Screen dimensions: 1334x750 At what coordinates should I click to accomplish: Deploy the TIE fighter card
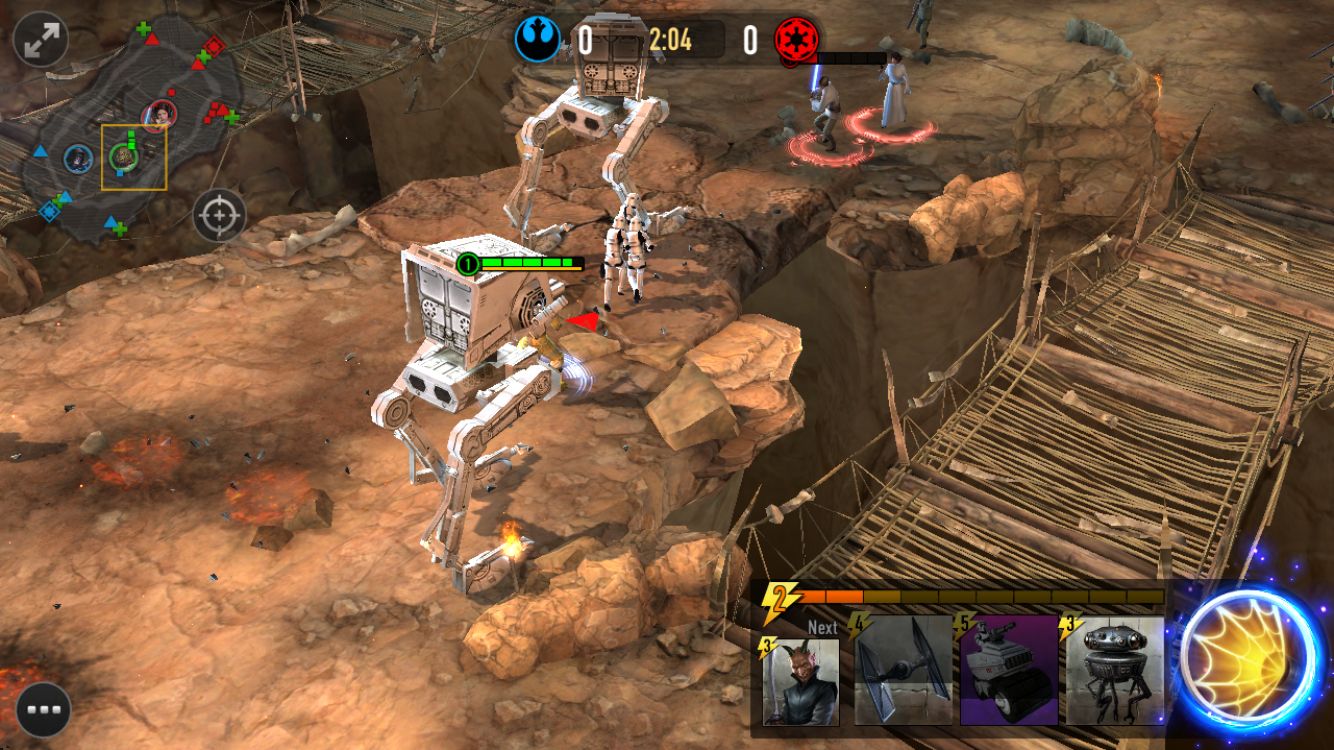coord(903,670)
